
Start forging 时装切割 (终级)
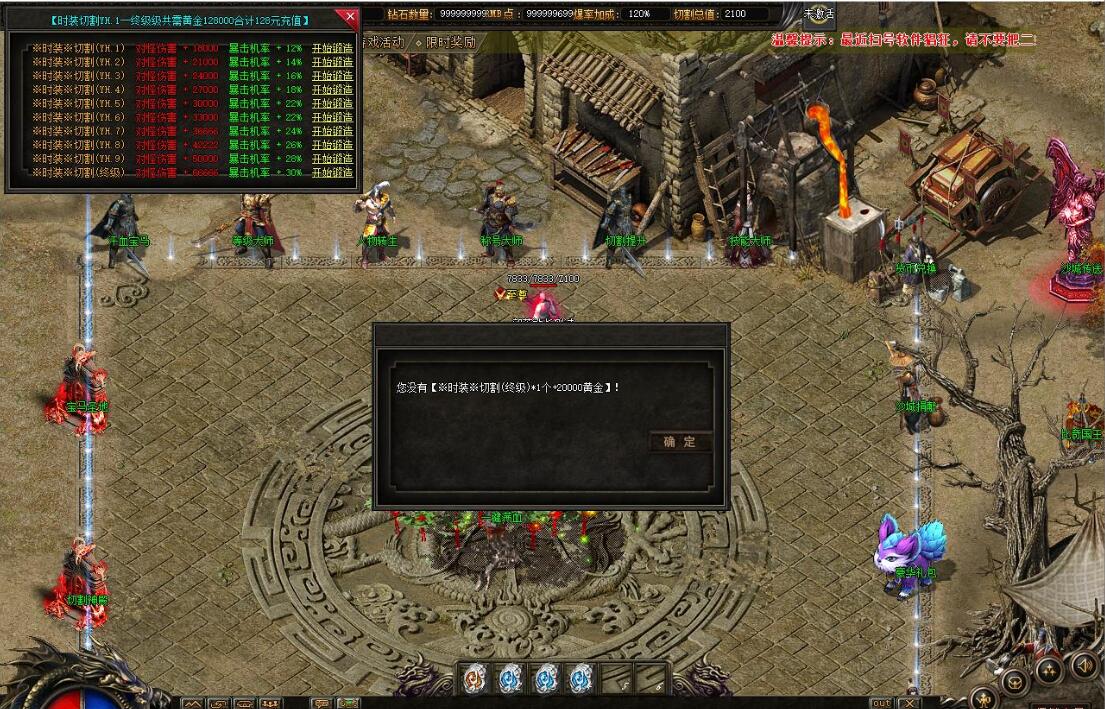[x=332, y=173]
